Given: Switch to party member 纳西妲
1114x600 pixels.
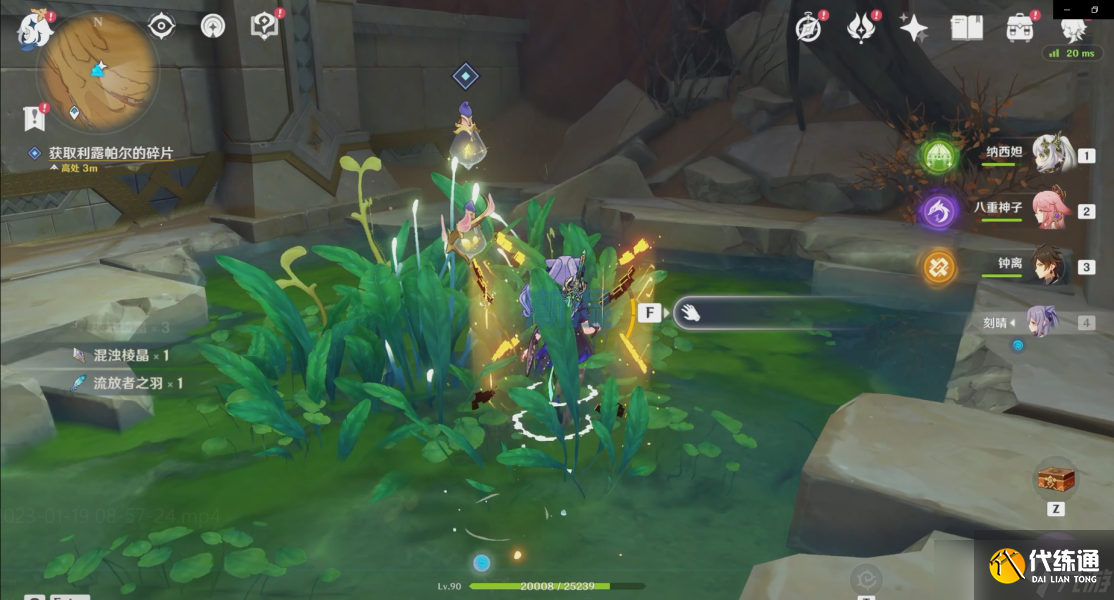Looking at the screenshot, I should (1048, 155).
